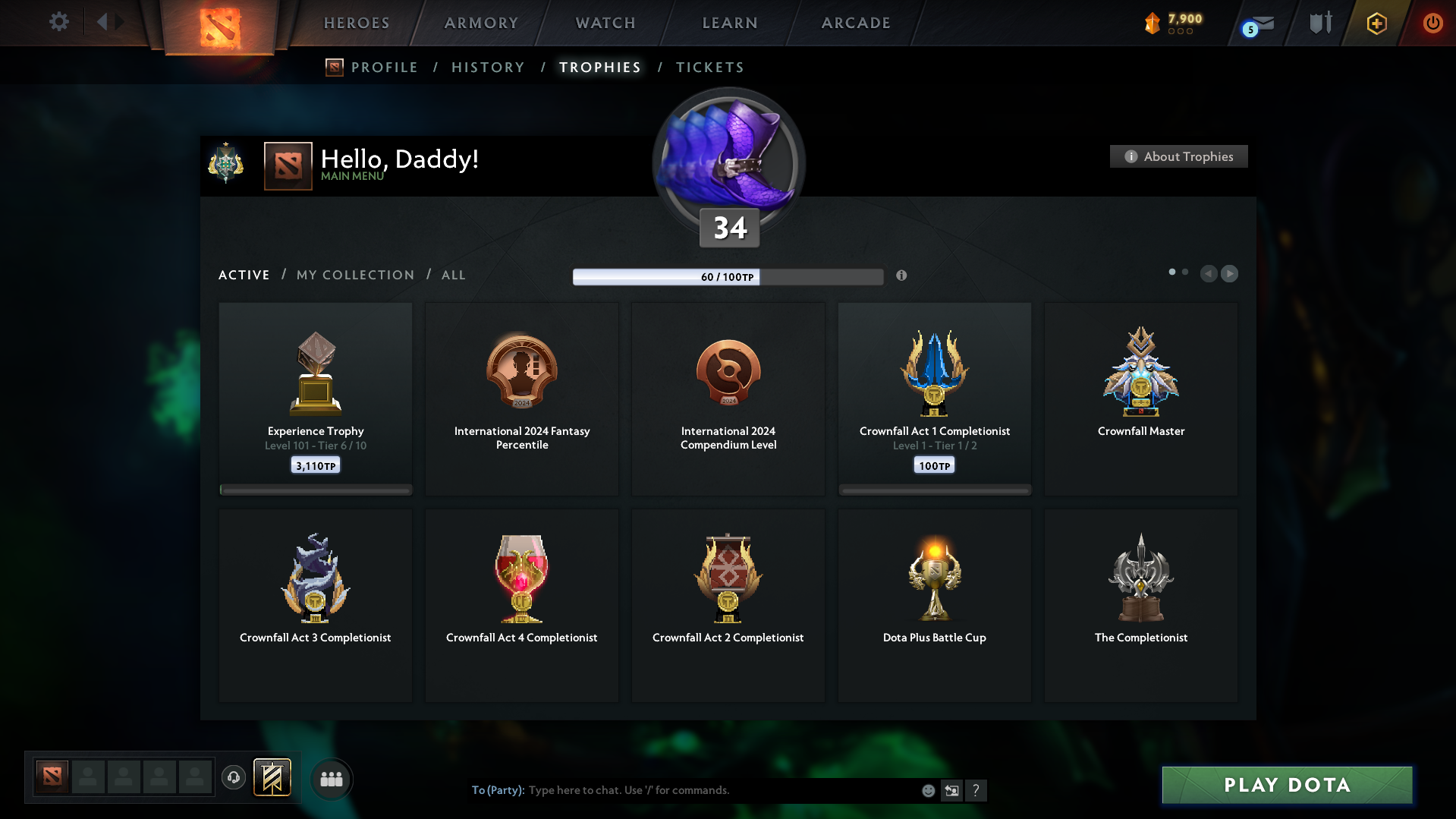Open the WATCH menu
Image resolution: width=1456 pixels, height=819 pixels.
pos(605,23)
